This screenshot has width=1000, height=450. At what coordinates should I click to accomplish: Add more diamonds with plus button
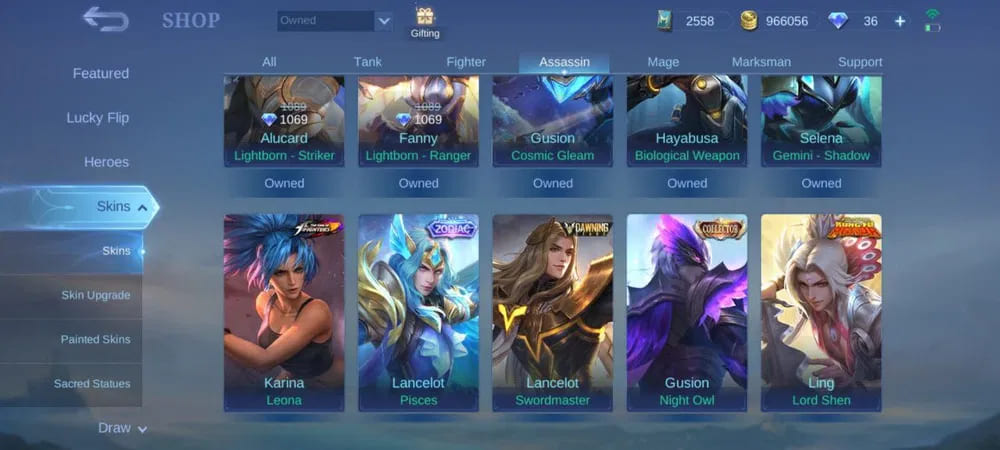(900, 21)
